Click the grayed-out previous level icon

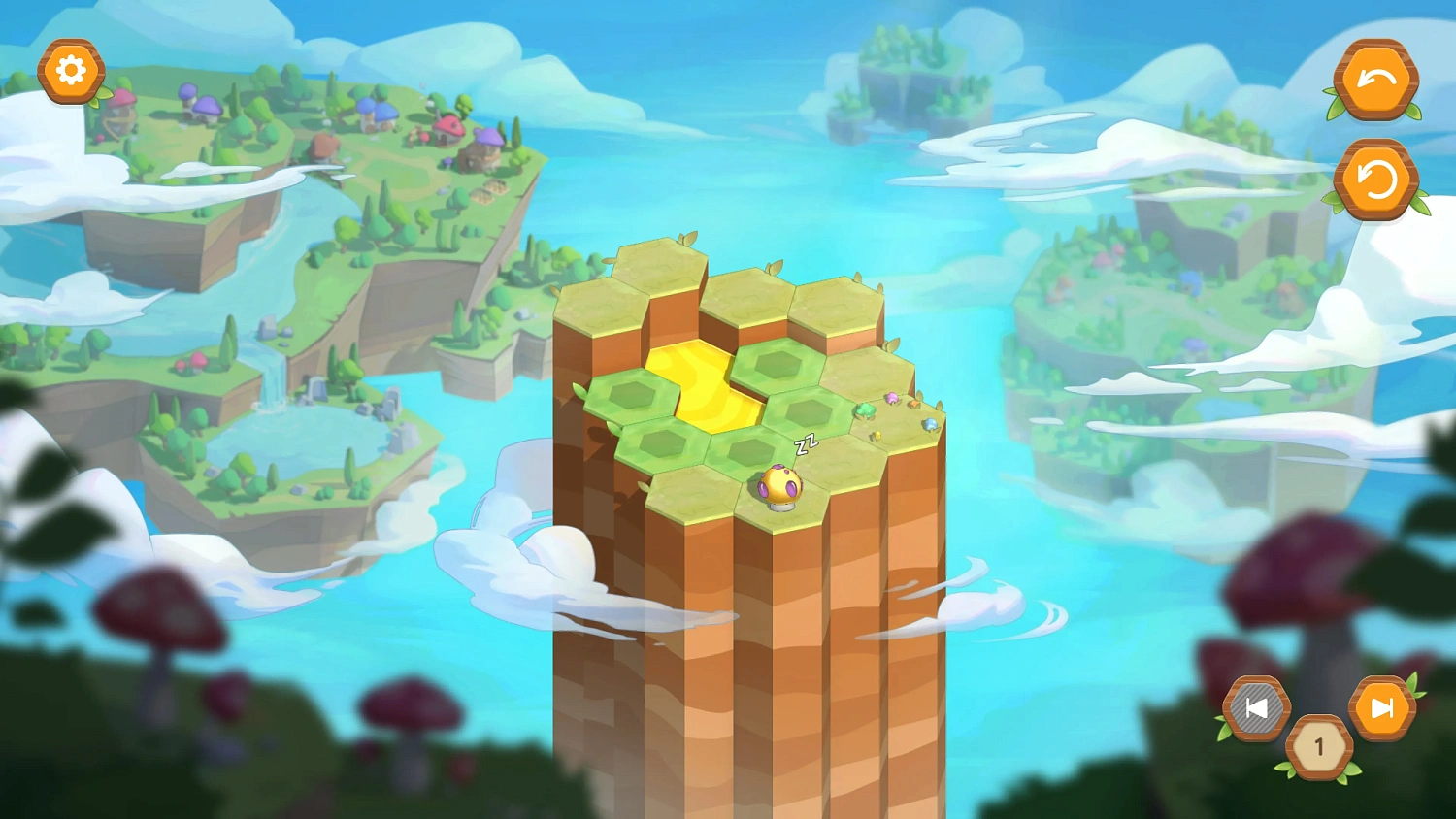pos(1257,709)
